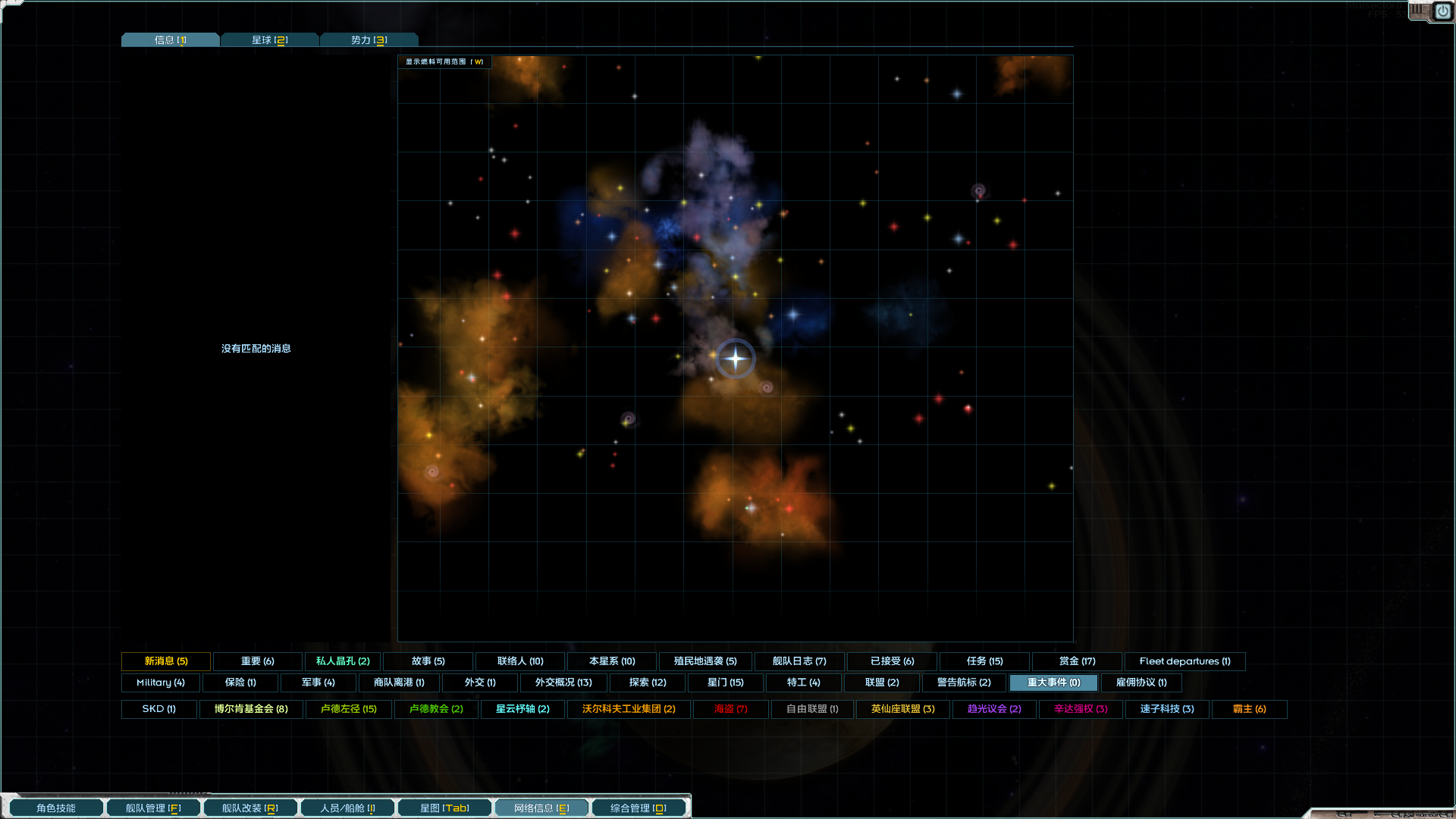Enable the 海盗 pirate faction filter

pos(730,709)
